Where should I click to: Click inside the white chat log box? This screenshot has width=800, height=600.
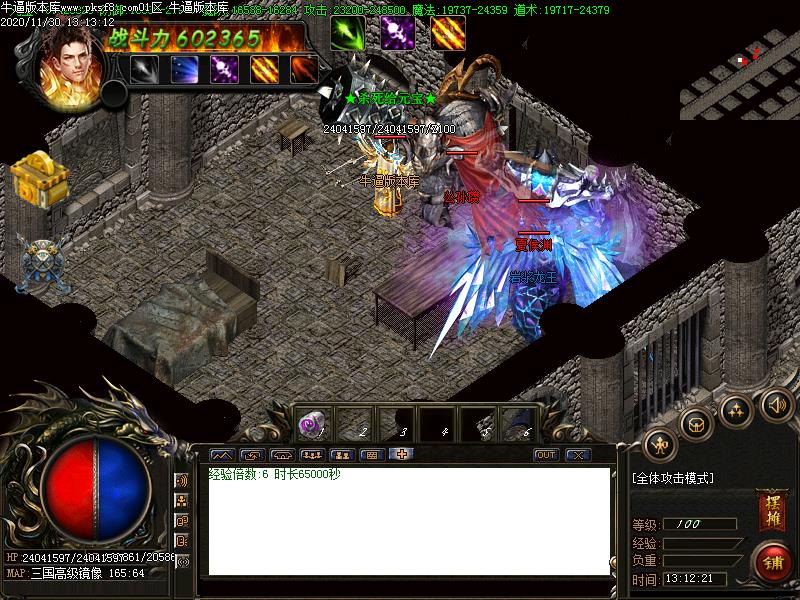(408, 520)
